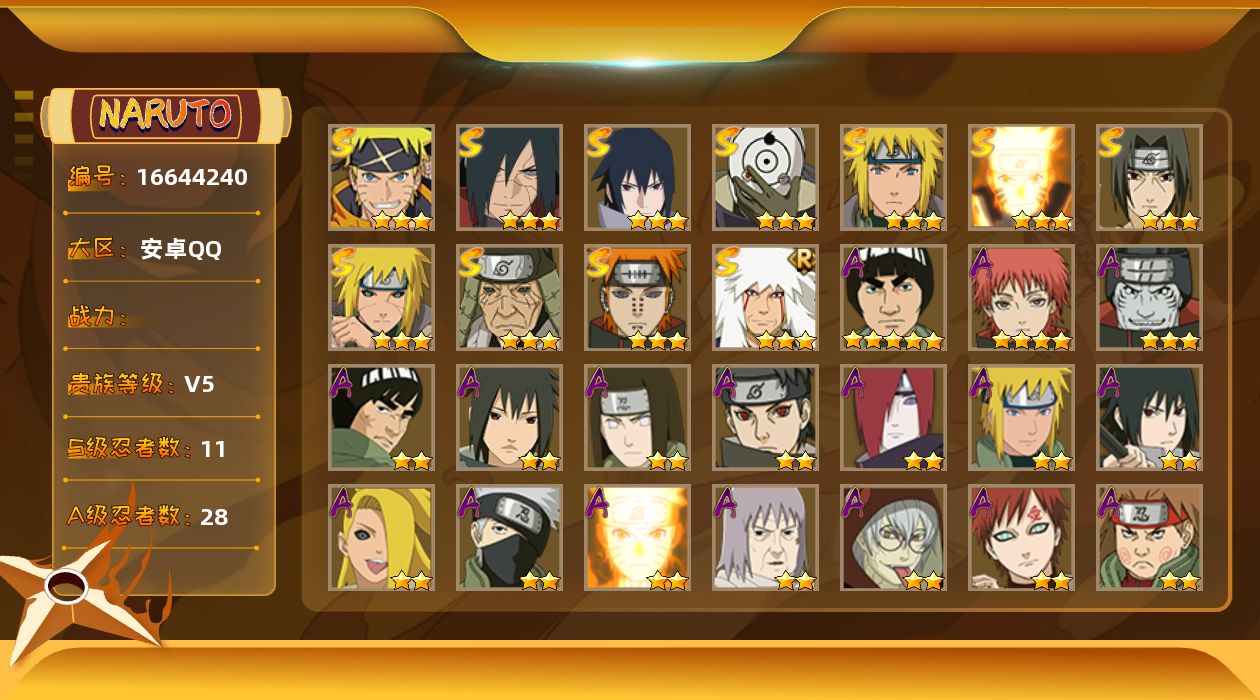
Task: Open the elderly Hiruzen Sarutobi tile
Action: 509,297
